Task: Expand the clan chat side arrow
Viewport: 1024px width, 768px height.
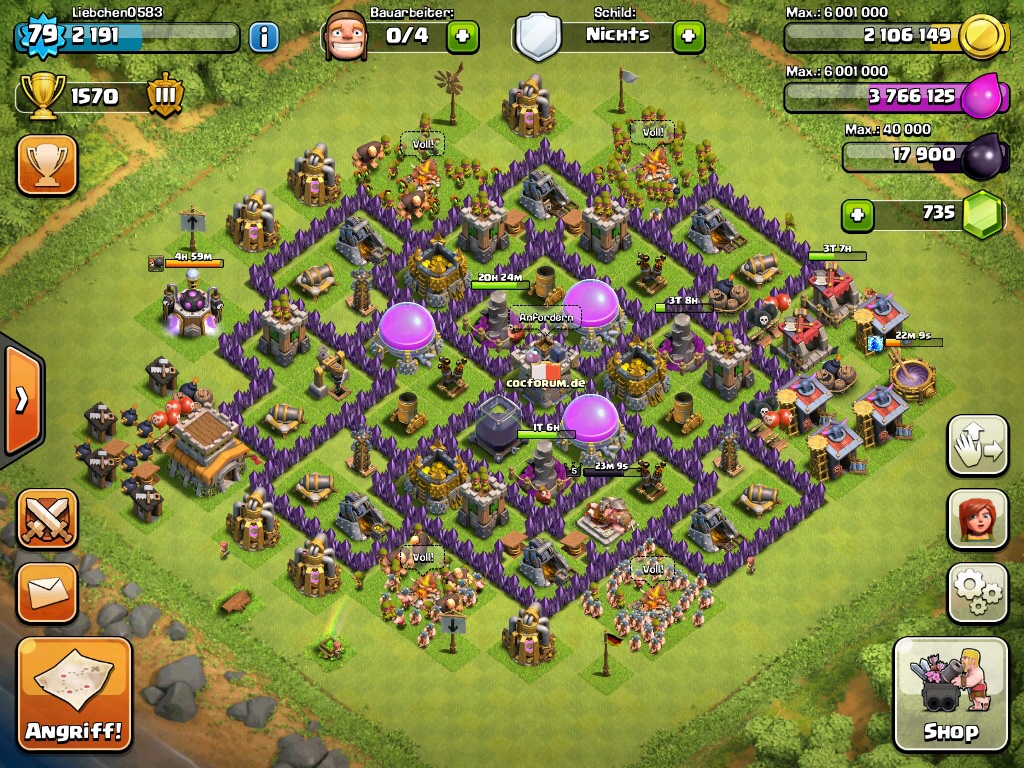Action: (x=20, y=400)
